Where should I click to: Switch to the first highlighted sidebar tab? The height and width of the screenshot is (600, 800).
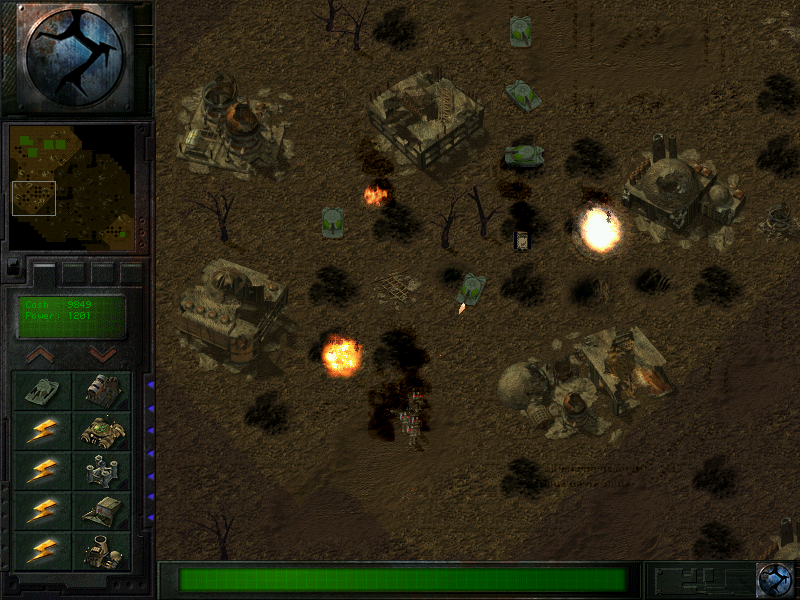pos(44,272)
